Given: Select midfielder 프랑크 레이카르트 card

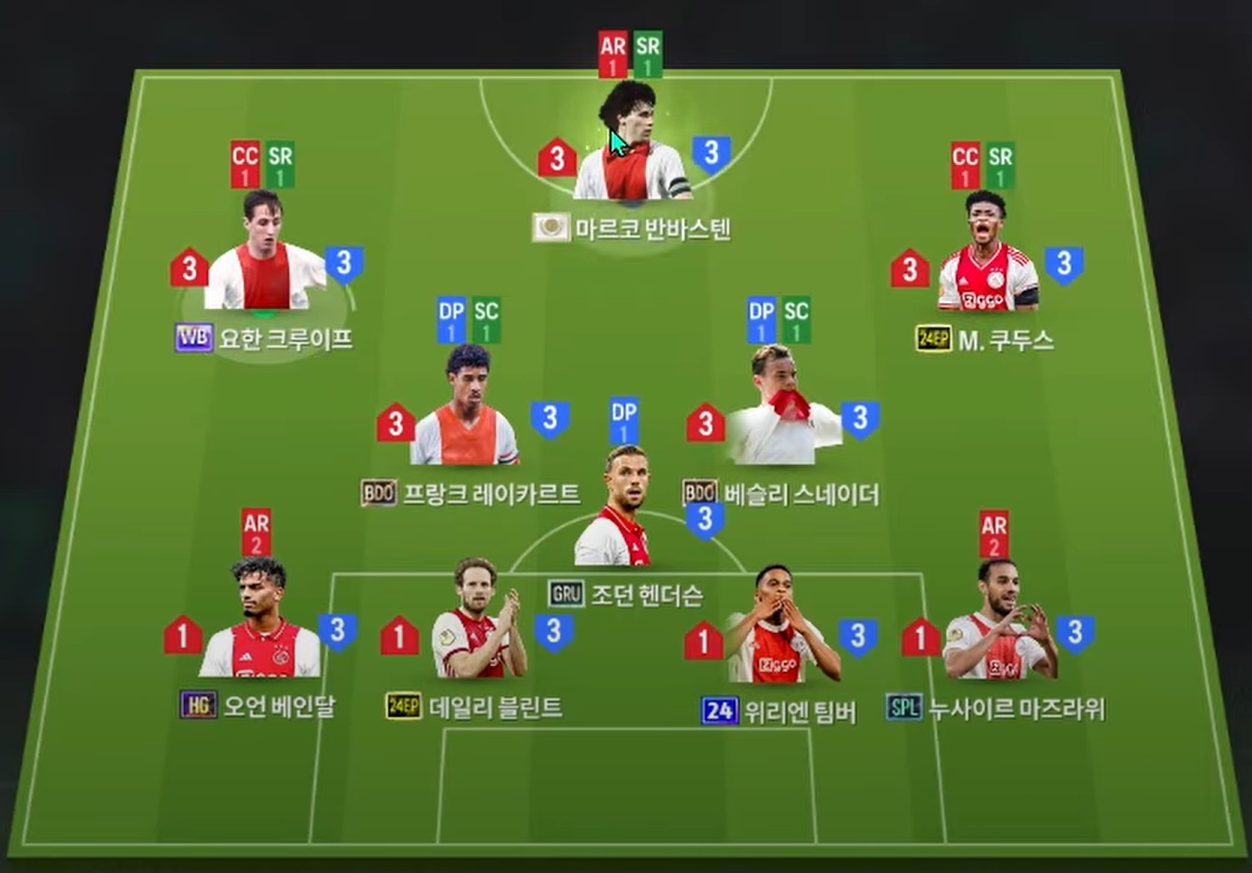Looking at the screenshot, I should point(465,415).
